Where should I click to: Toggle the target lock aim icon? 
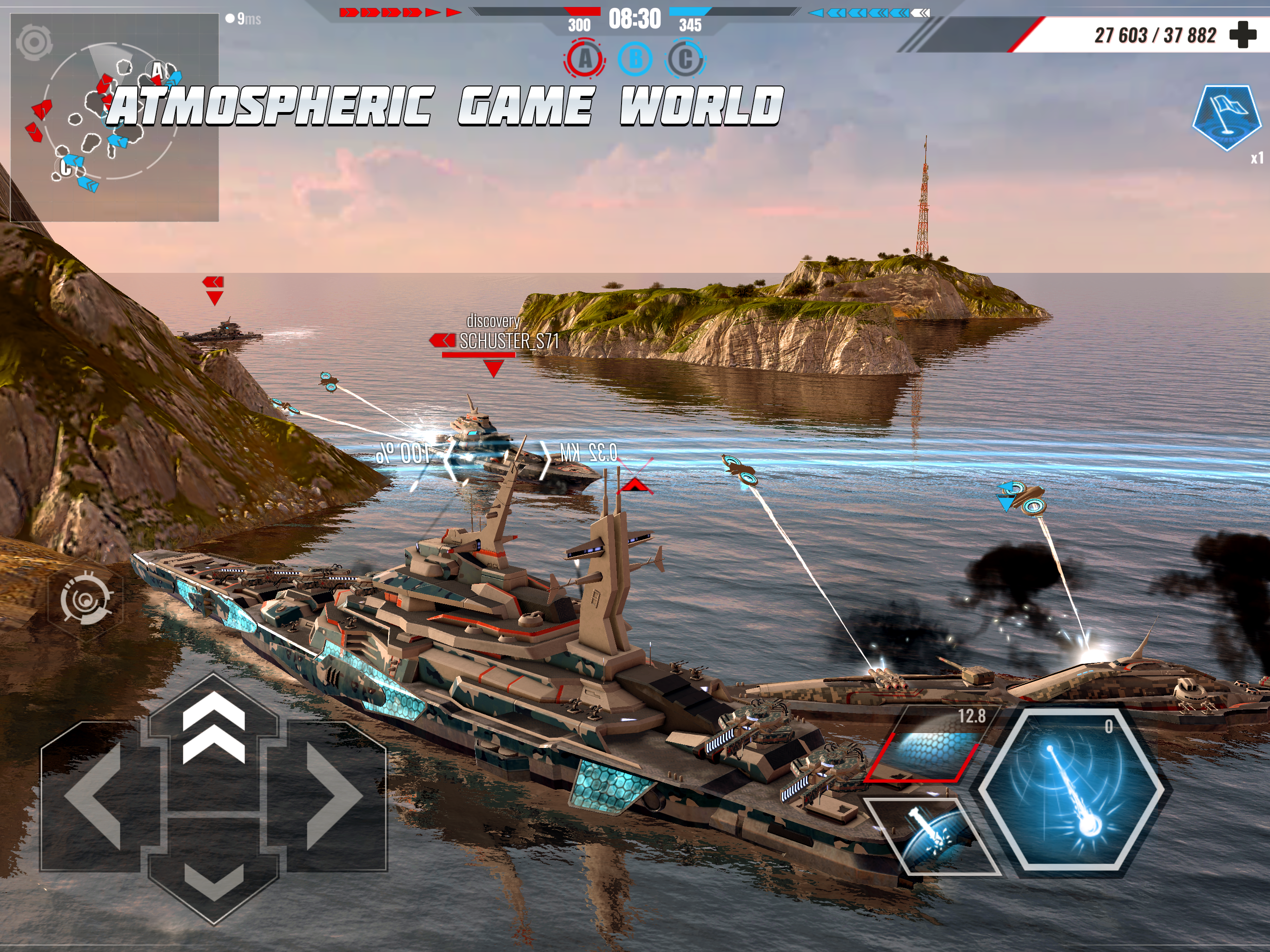coord(86,599)
